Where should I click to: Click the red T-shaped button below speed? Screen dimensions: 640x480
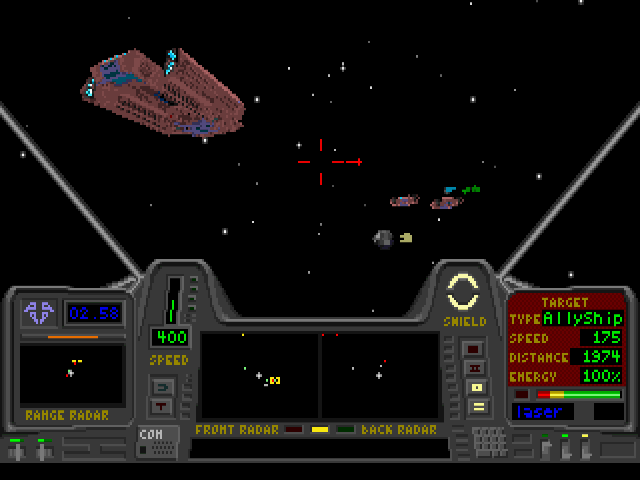pos(162,406)
